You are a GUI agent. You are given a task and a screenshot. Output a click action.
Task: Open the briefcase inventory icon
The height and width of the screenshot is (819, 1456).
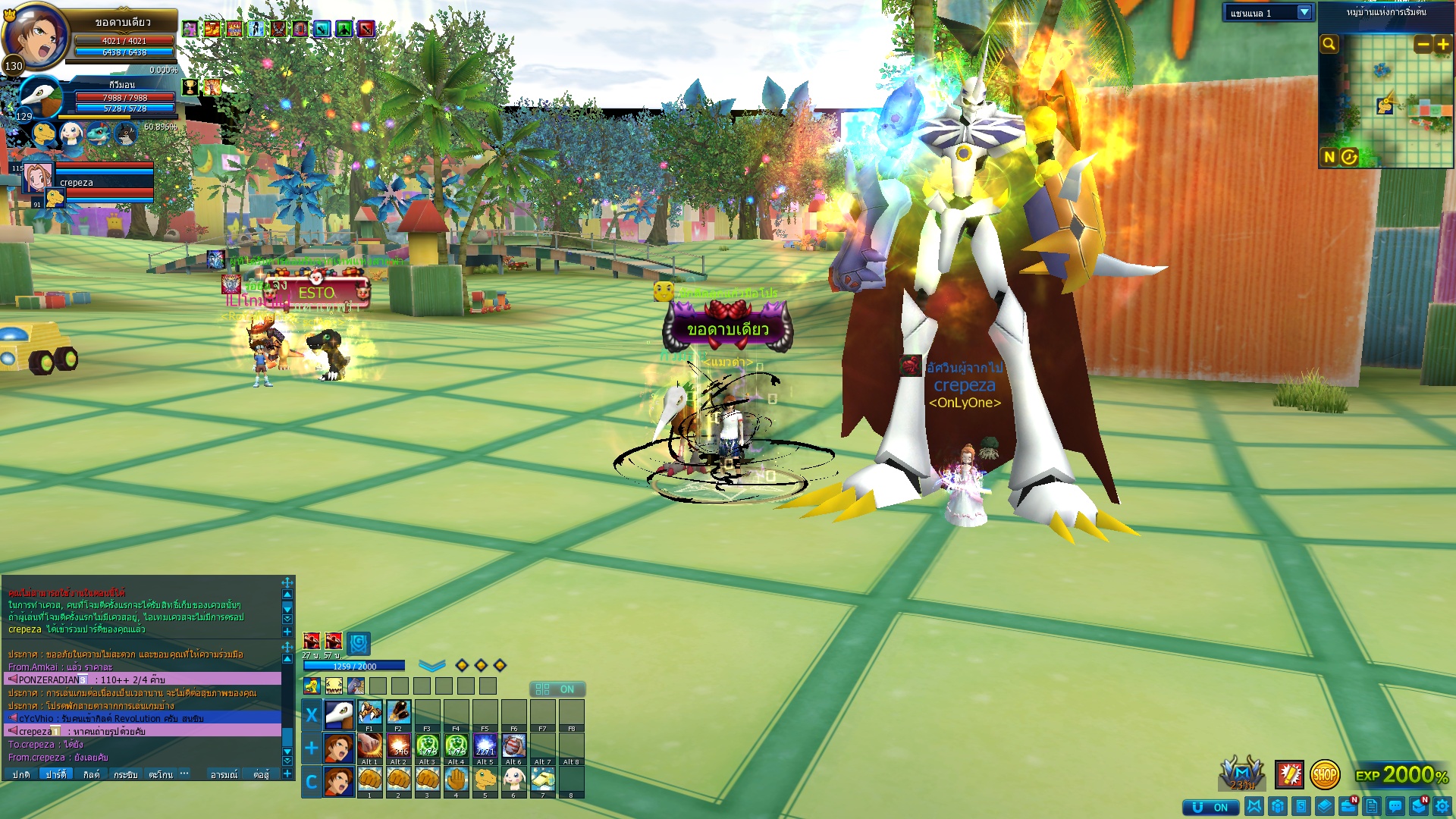[x=1348, y=807]
